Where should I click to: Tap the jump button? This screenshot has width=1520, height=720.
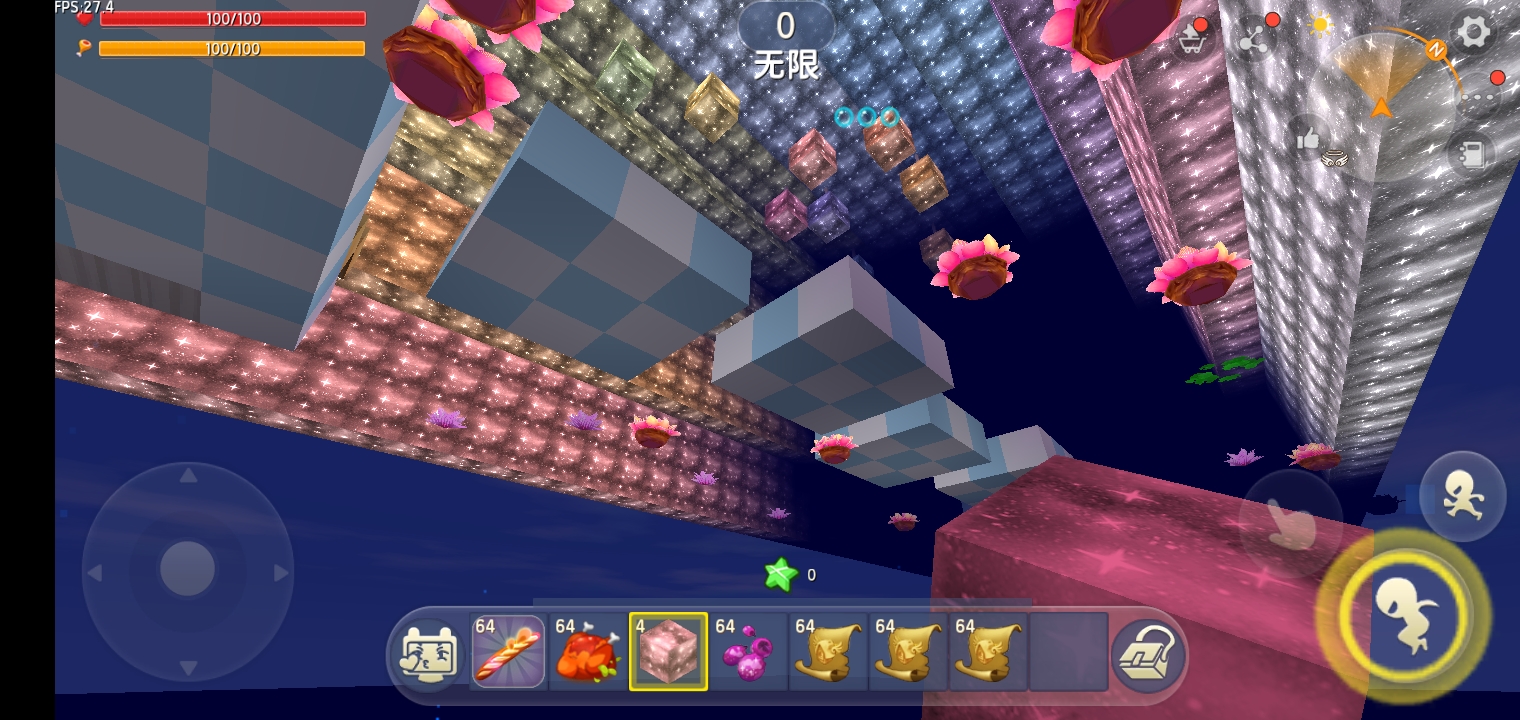(x=1405, y=613)
